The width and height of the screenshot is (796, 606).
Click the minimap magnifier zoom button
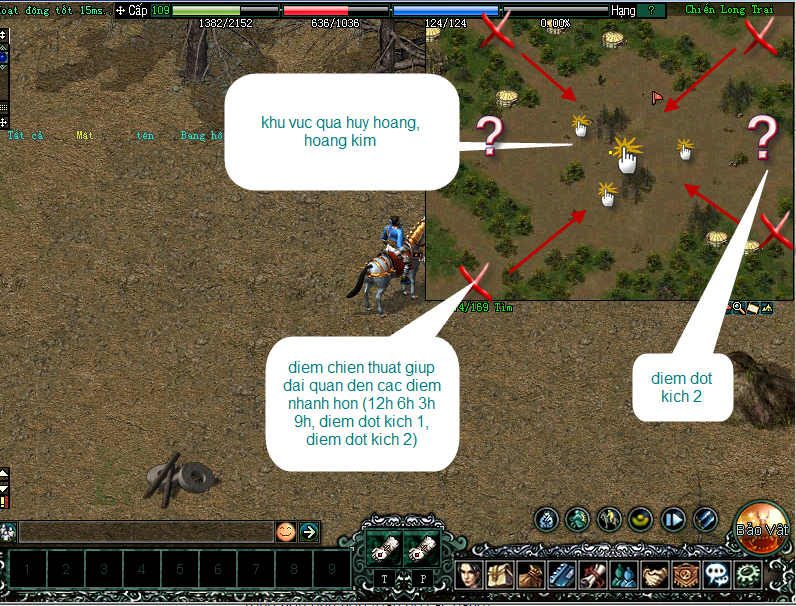tap(738, 307)
